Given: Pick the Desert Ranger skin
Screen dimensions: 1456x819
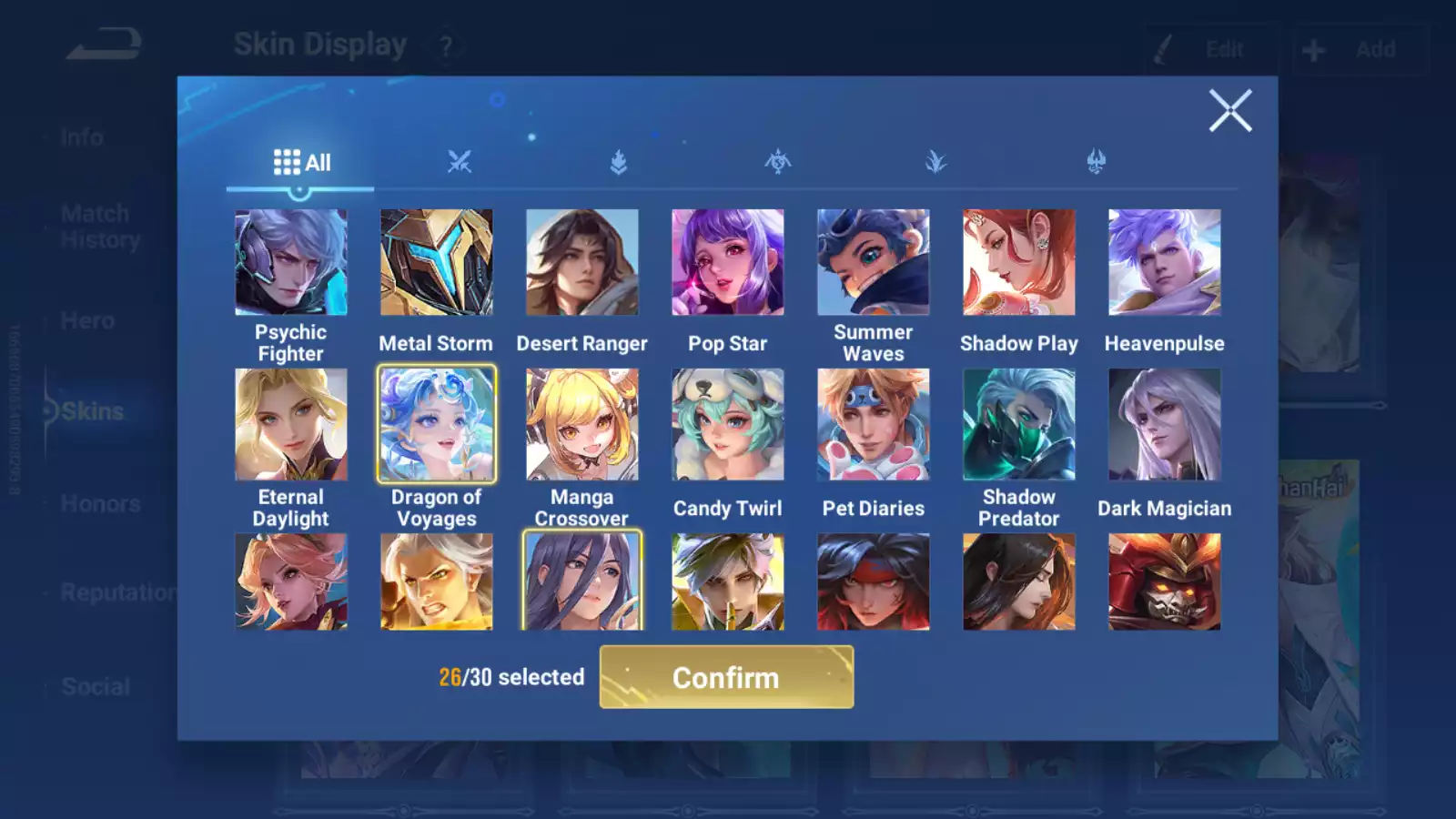Looking at the screenshot, I should coord(582,263).
